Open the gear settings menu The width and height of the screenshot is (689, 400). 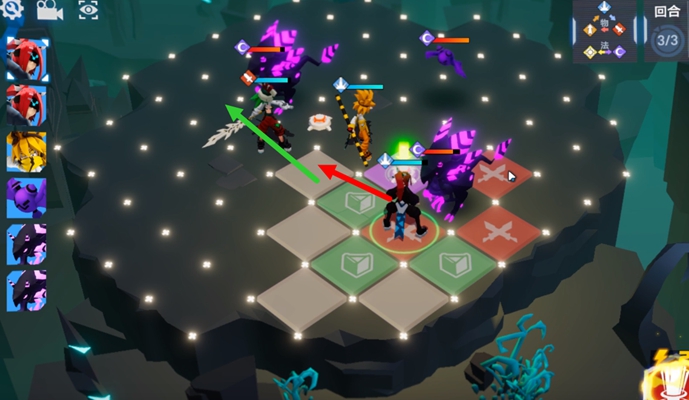click(x=12, y=9)
